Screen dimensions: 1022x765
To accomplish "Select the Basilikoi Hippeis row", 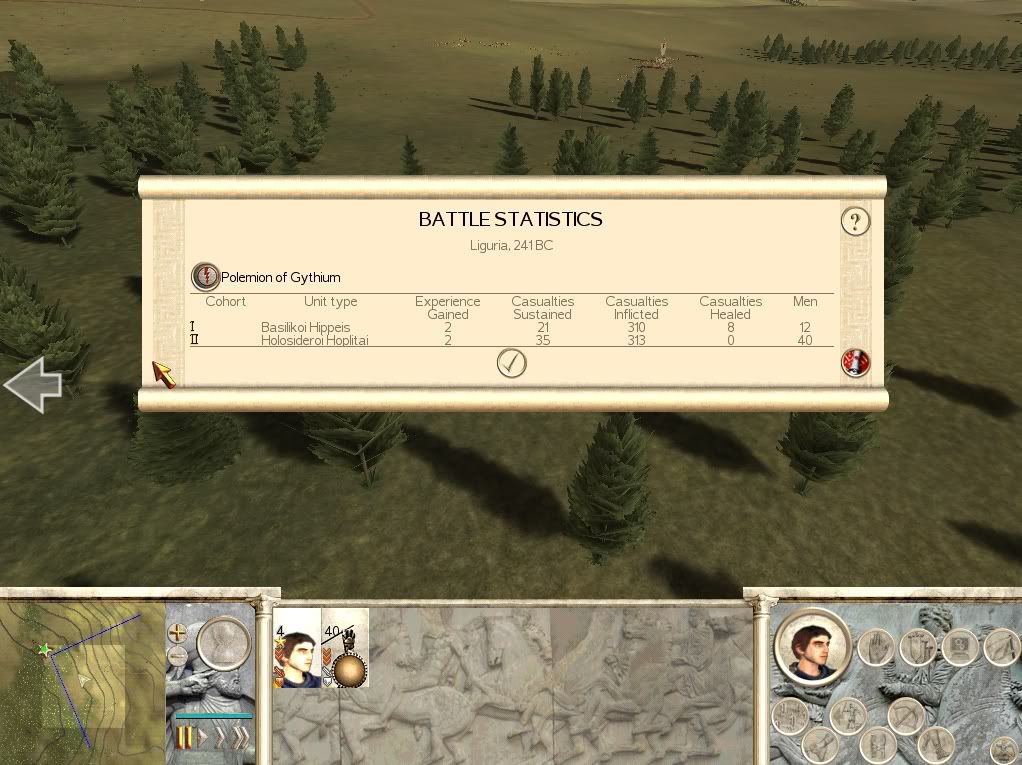I will coord(305,327).
